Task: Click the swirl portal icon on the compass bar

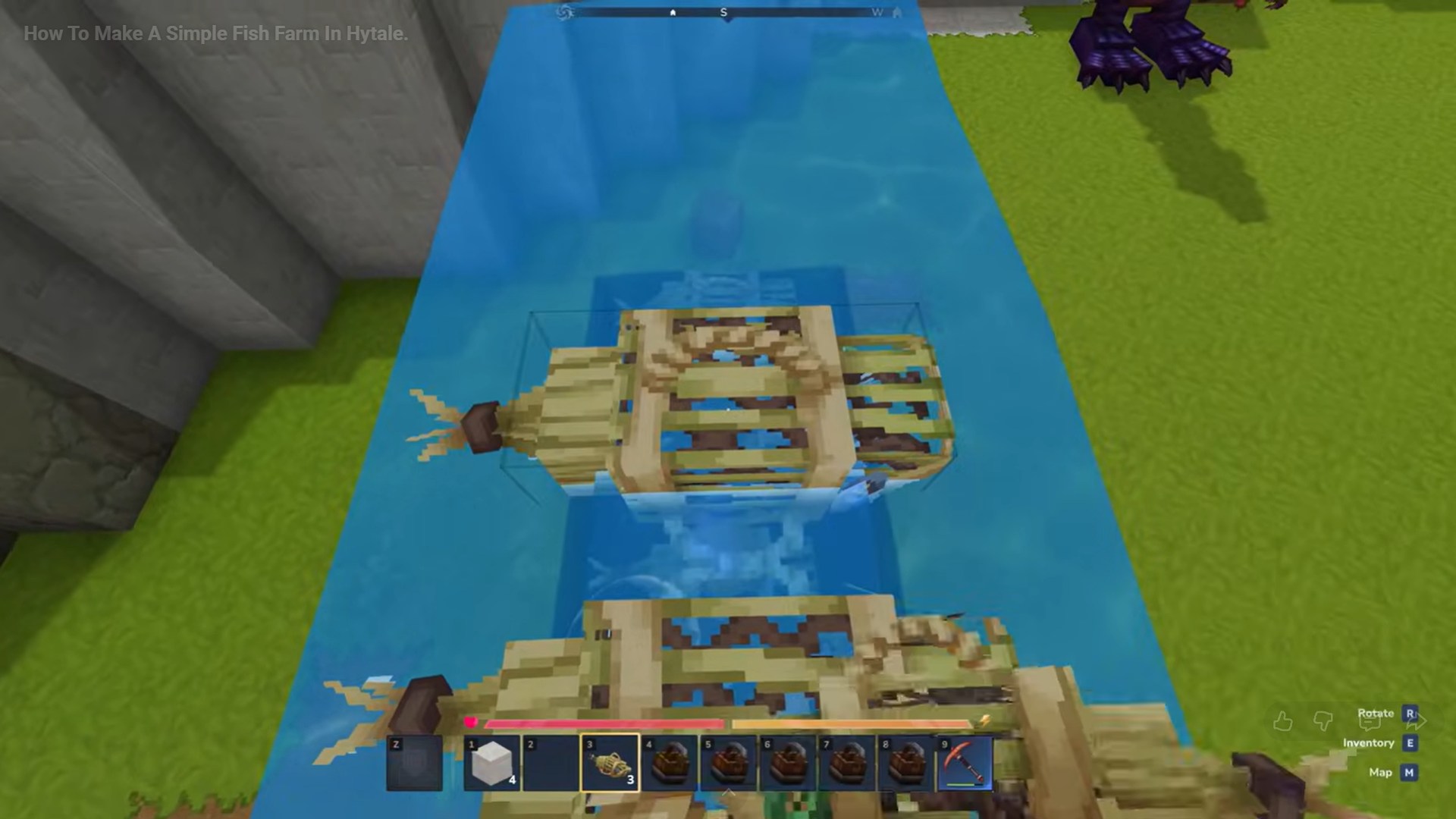Action: click(566, 12)
